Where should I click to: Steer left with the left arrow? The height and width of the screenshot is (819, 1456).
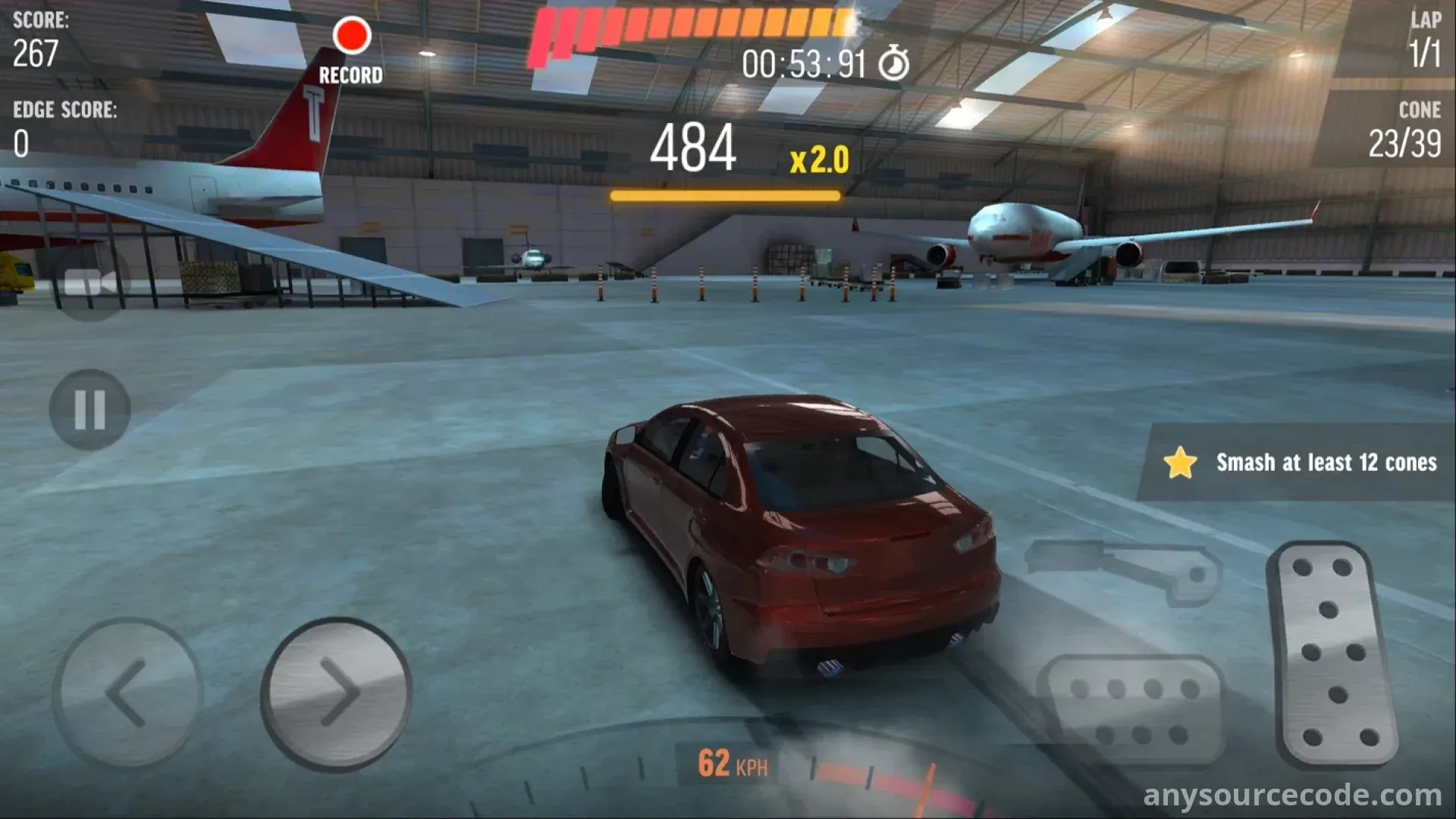click(127, 692)
